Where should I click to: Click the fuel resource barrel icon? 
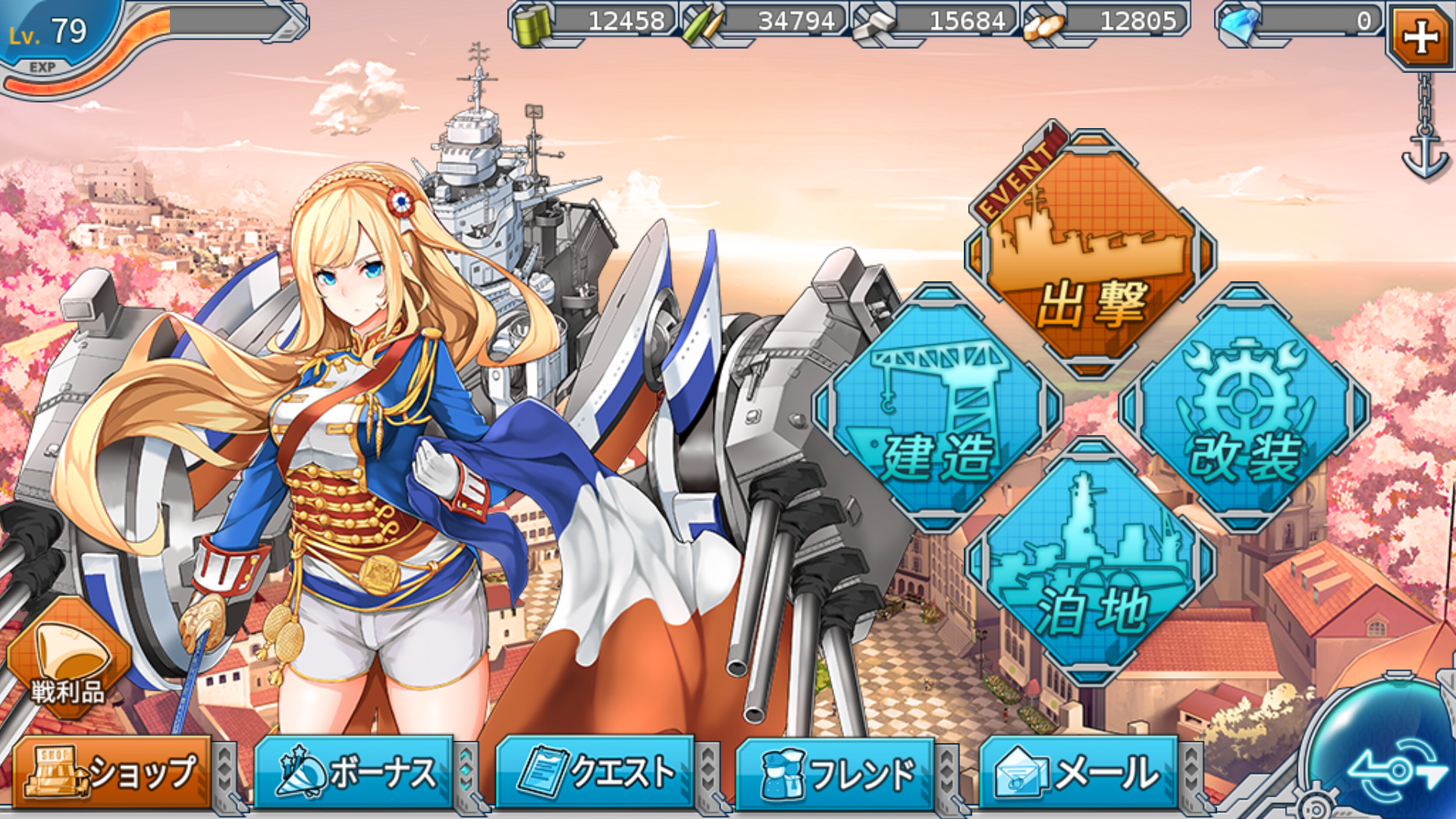534,23
